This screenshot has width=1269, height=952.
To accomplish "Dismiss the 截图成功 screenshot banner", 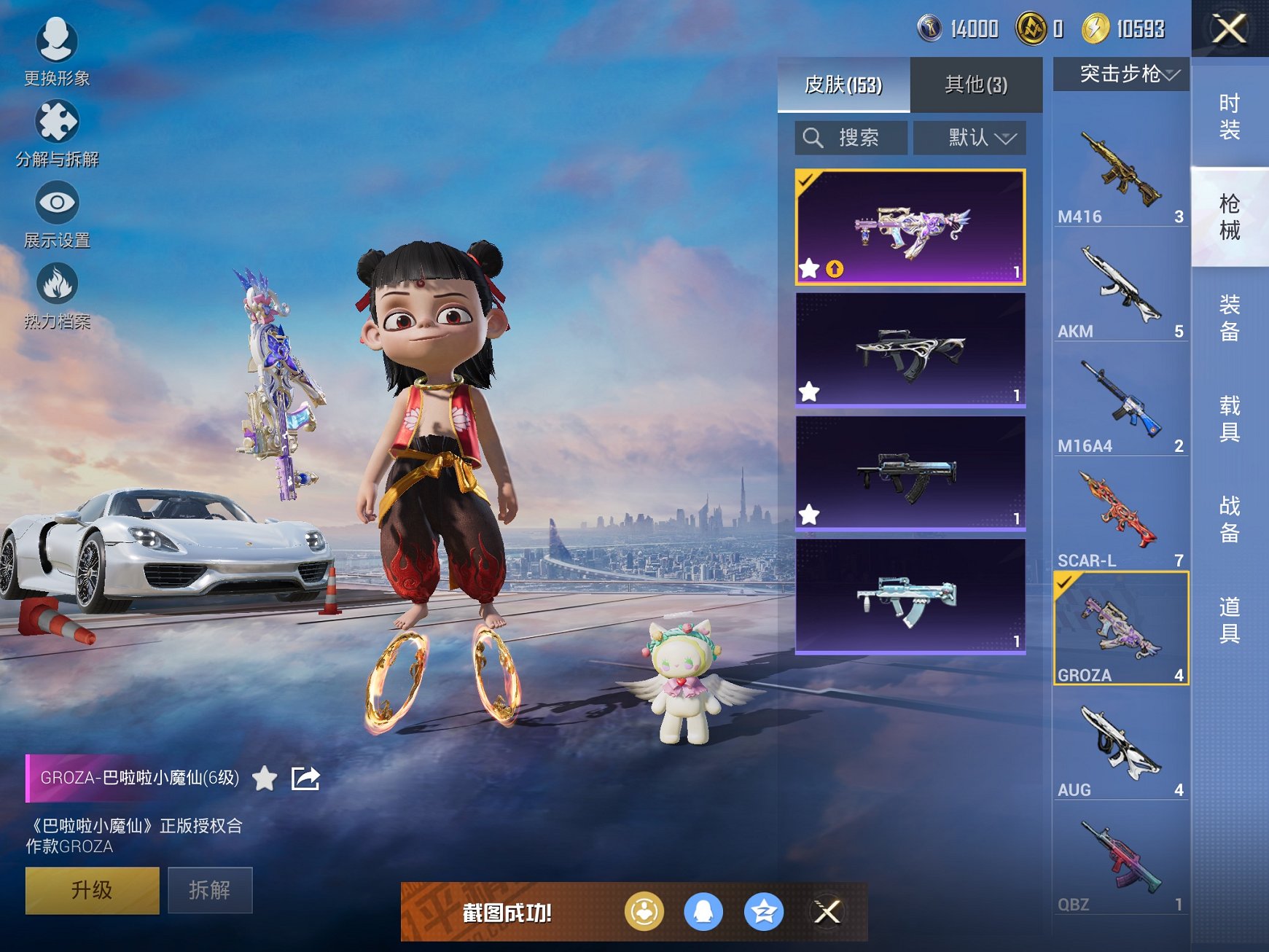I will pos(827,912).
